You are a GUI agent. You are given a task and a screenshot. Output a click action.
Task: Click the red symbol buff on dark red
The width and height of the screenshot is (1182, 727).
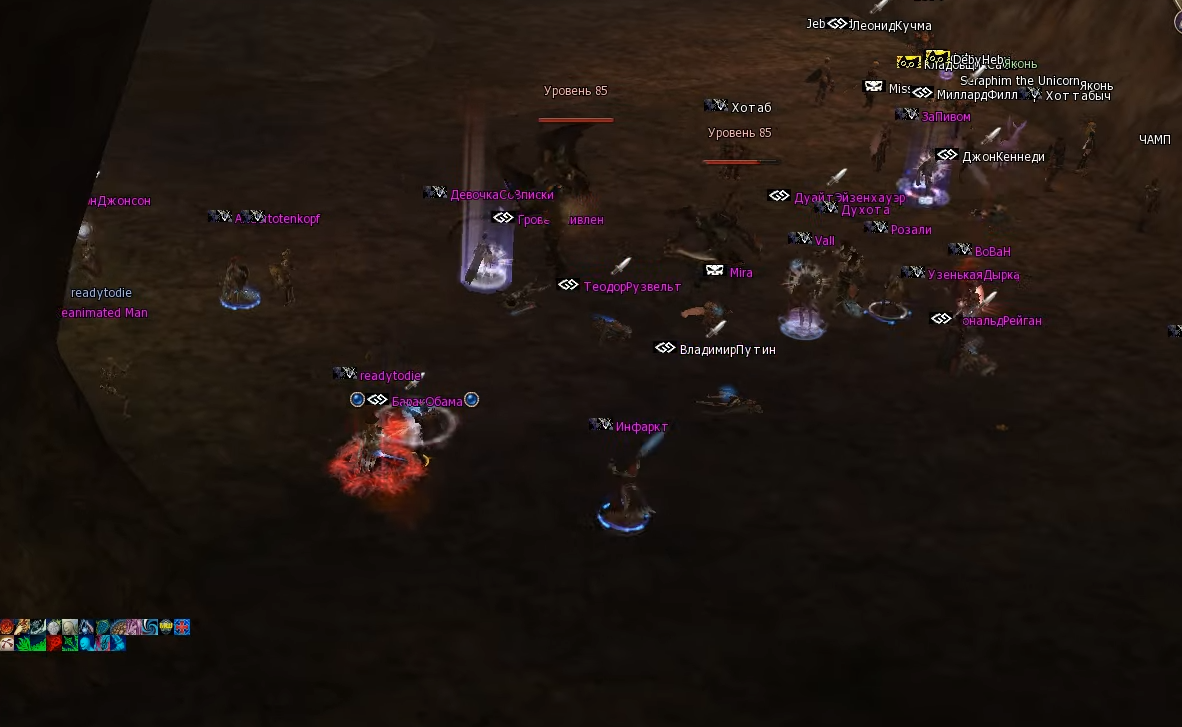tap(54, 643)
